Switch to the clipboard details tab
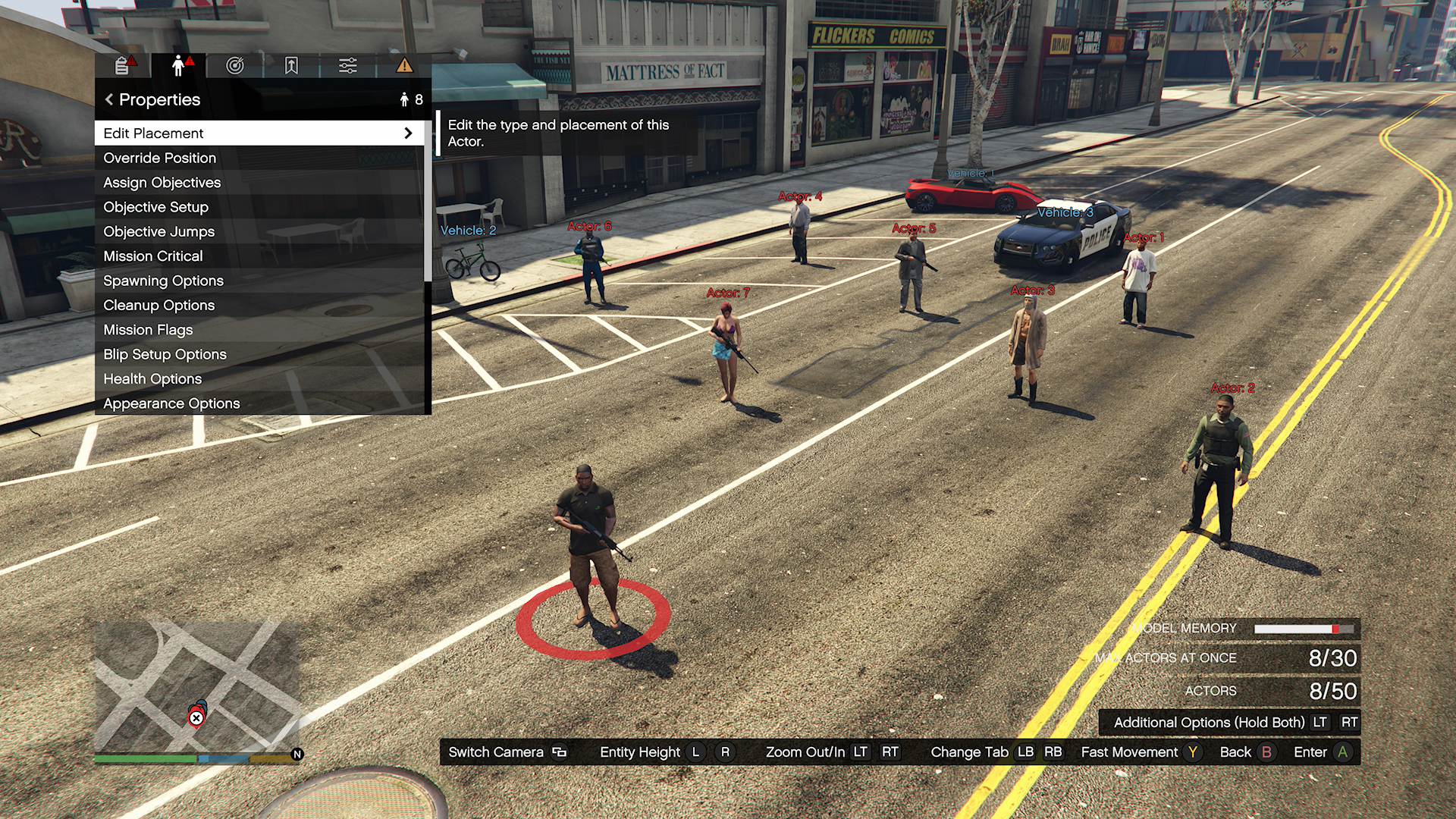Image resolution: width=1456 pixels, height=819 pixels. click(123, 66)
